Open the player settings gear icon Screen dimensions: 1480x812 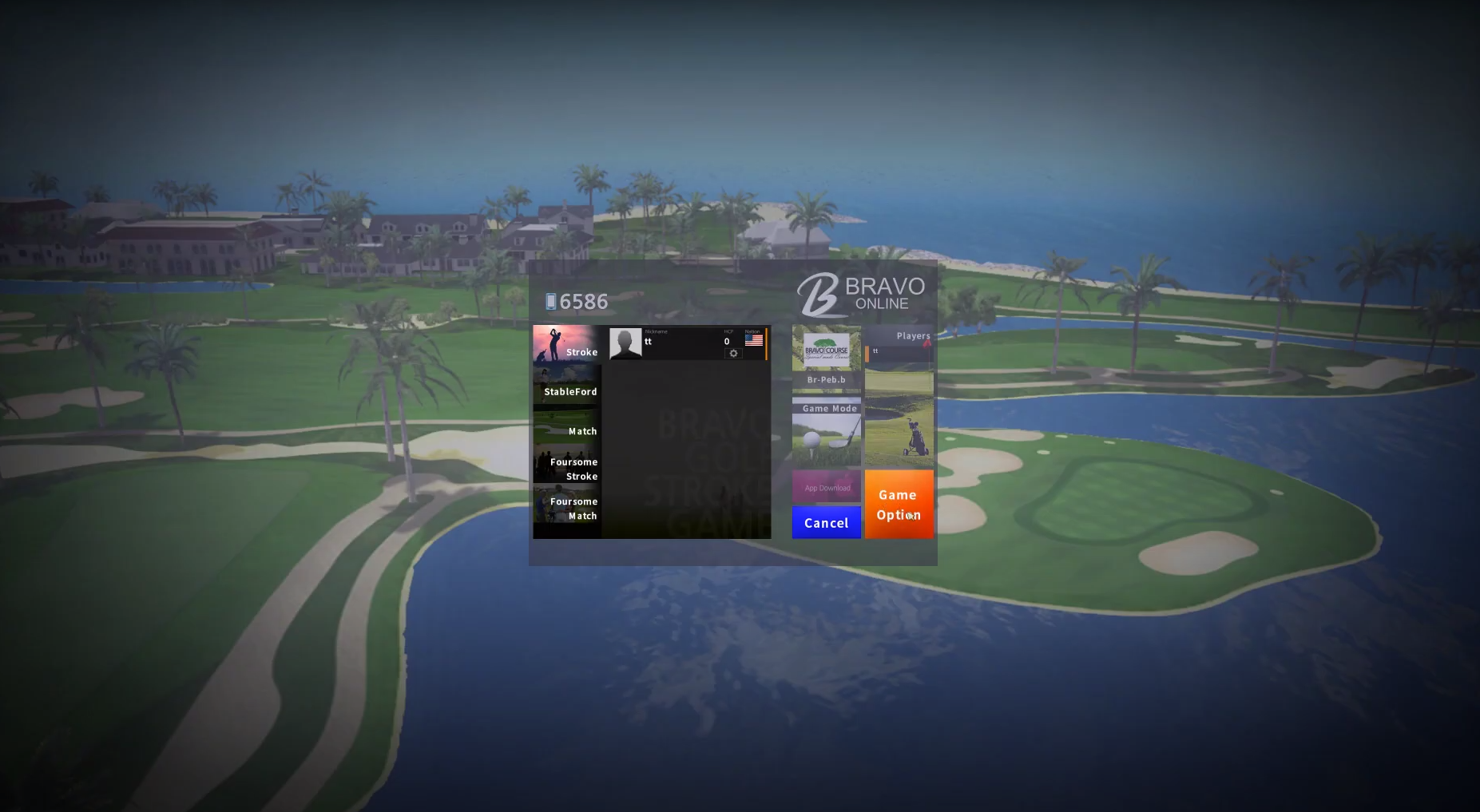[x=733, y=354]
